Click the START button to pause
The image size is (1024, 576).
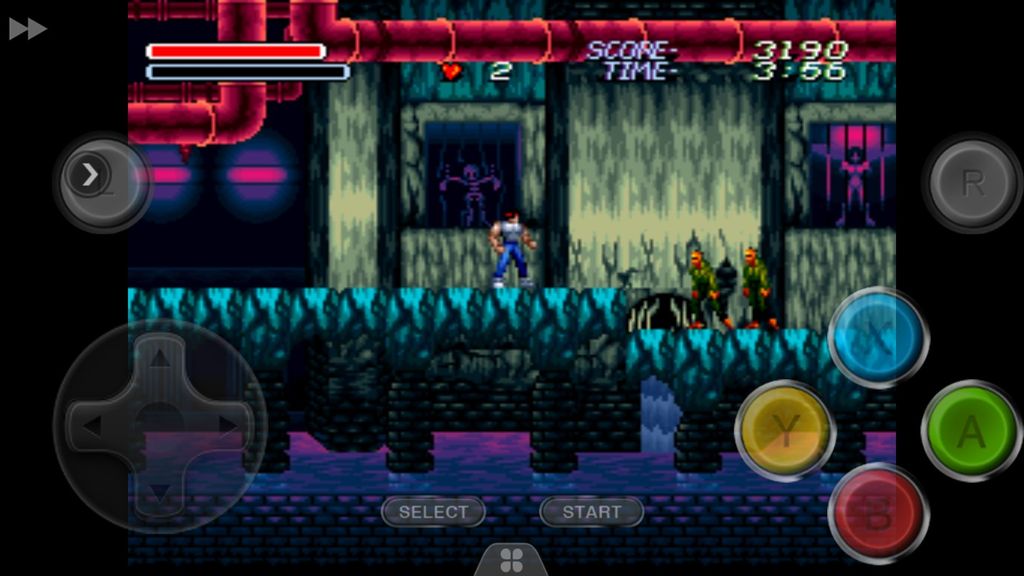591,512
